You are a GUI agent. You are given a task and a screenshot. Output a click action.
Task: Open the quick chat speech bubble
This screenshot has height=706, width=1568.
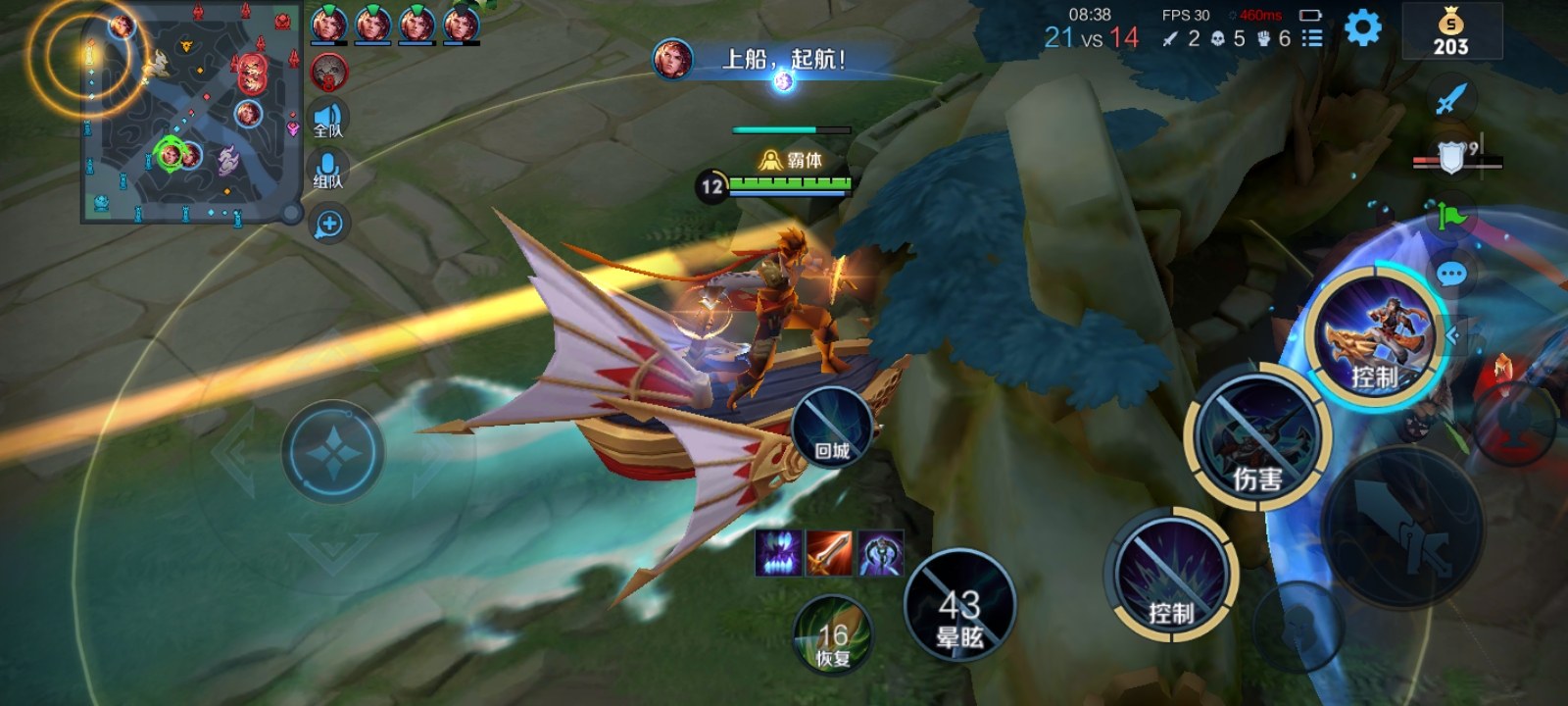(1451, 274)
